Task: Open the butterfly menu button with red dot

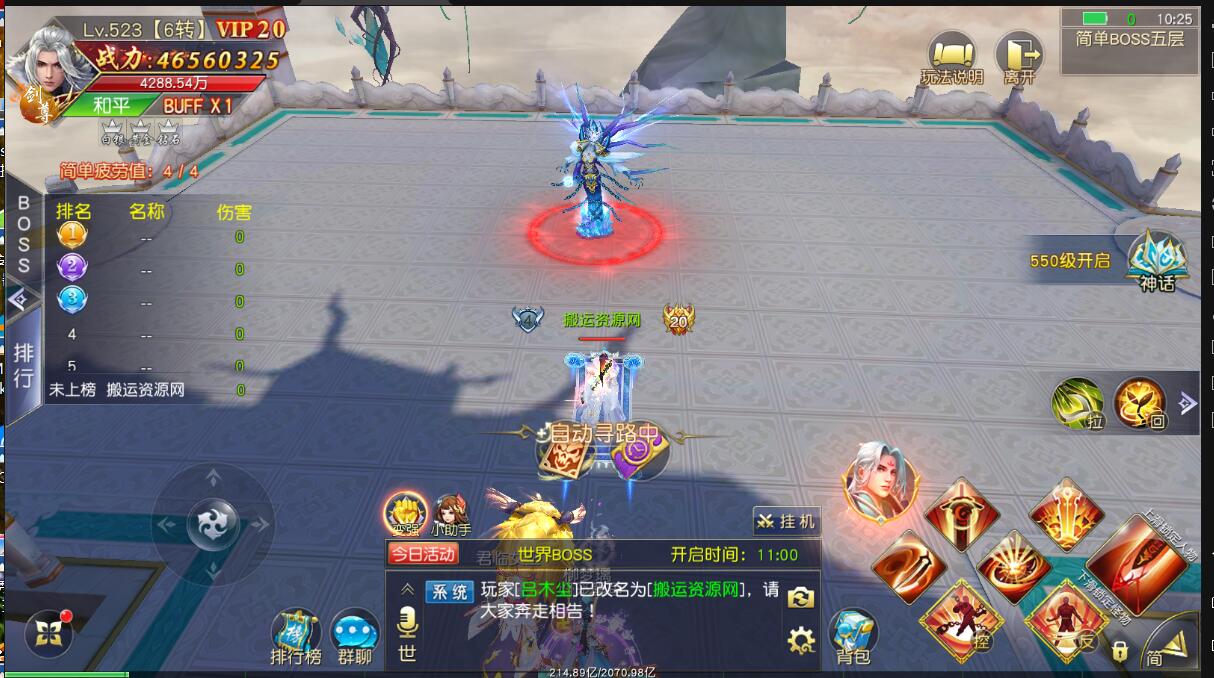Action: point(49,632)
